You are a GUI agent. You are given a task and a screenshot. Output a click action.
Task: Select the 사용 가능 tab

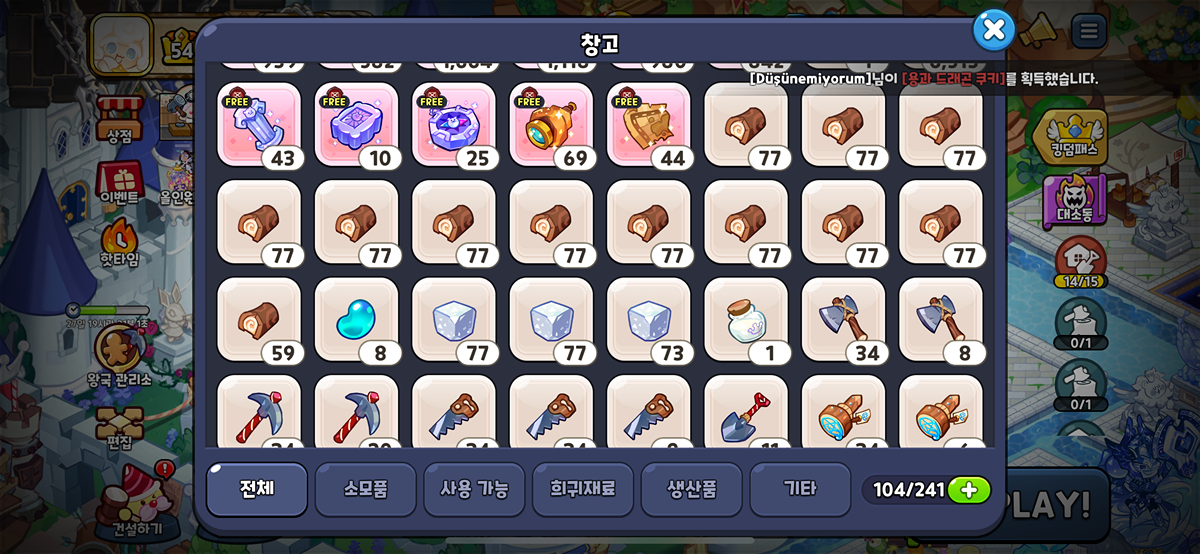[x=474, y=489]
